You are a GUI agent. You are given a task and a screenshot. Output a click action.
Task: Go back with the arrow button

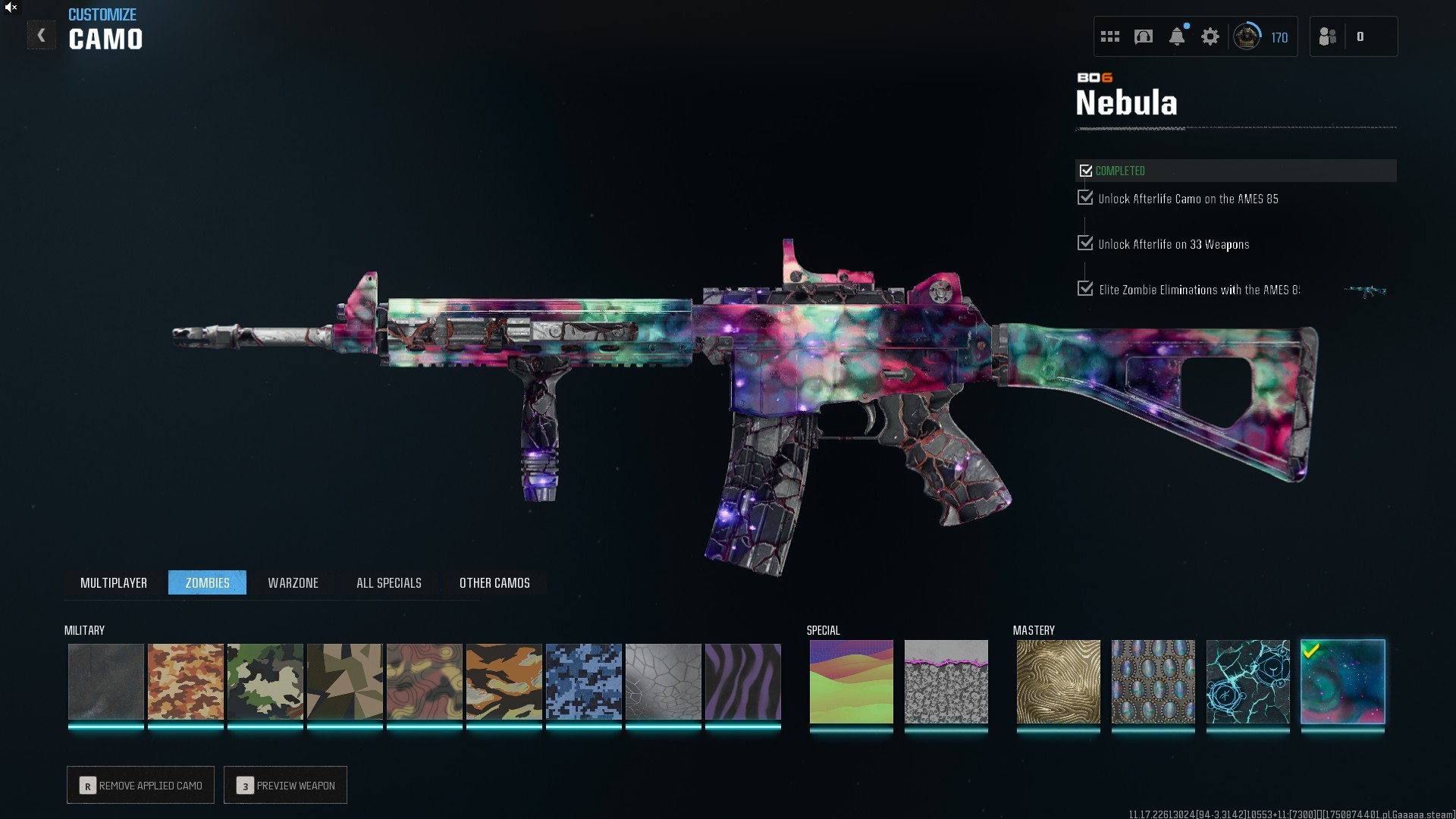[x=42, y=36]
